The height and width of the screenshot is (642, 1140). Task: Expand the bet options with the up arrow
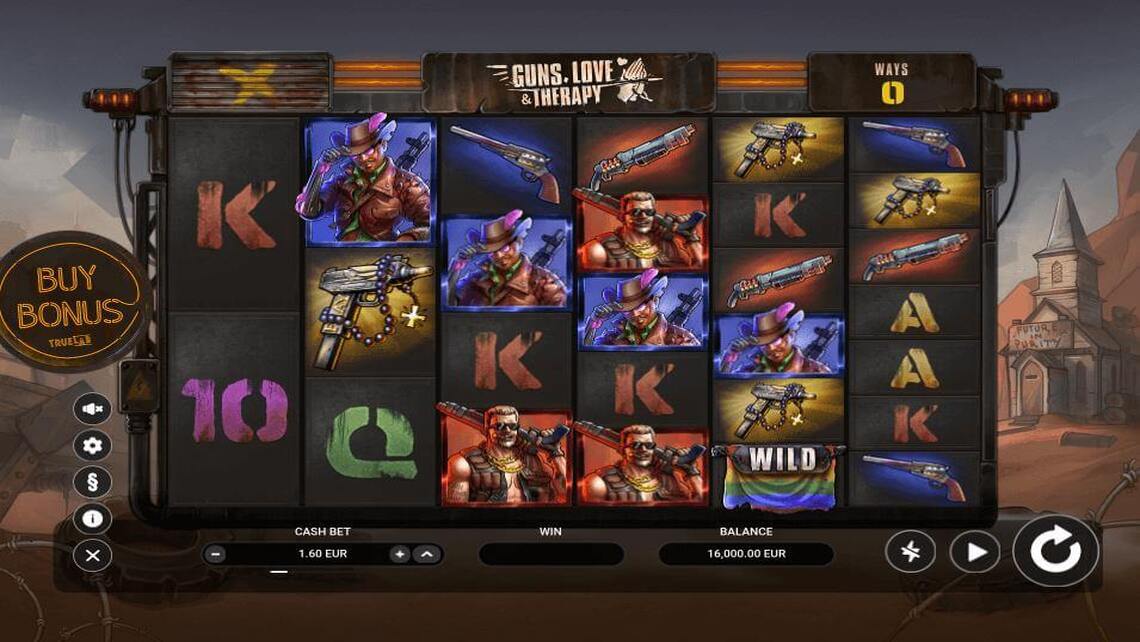click(427, 554)
